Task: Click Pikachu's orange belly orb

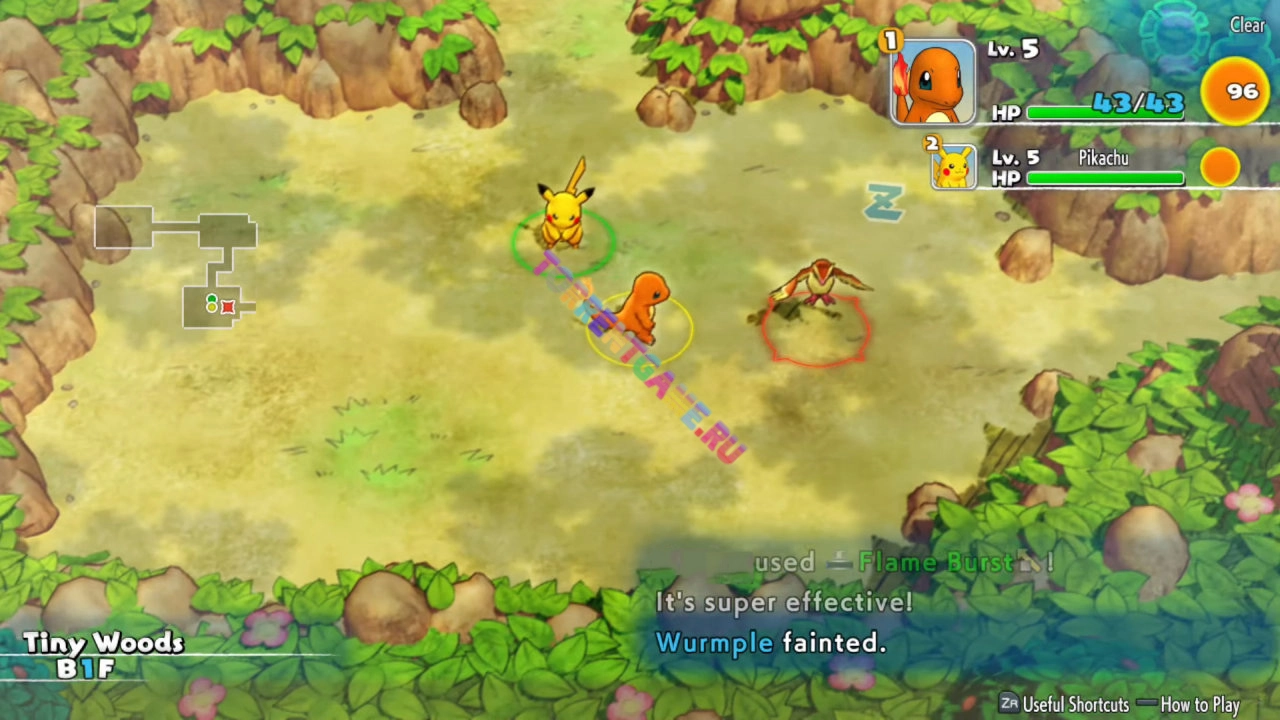Action: coord(1219,167)
